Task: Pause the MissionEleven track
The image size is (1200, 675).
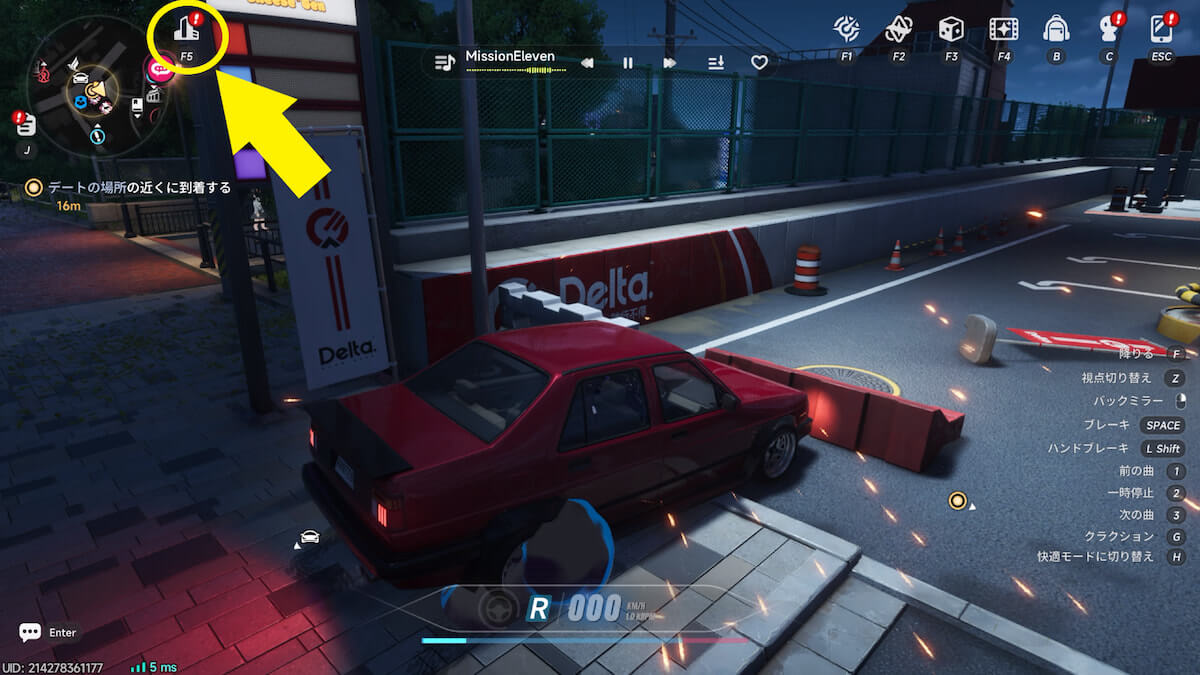Action: pos(628,63)
